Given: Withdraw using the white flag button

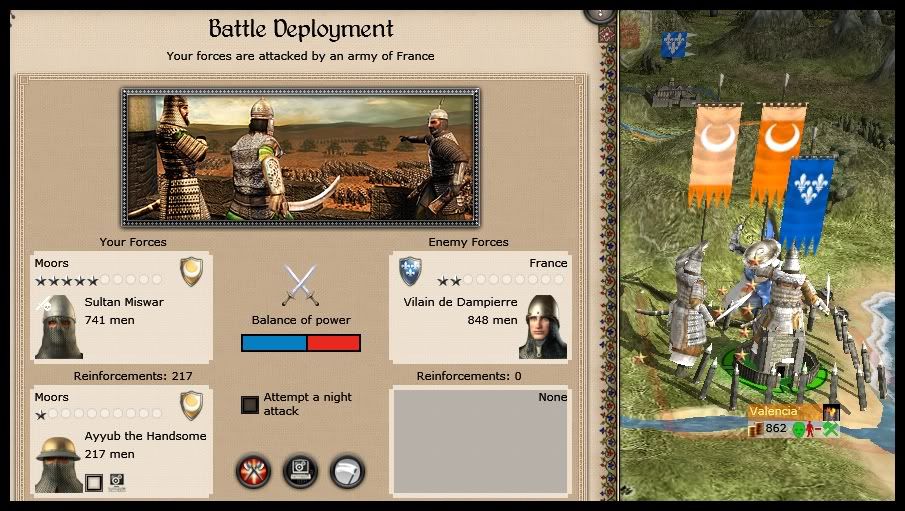Looking at the screenshot, I should click(346, 471).
